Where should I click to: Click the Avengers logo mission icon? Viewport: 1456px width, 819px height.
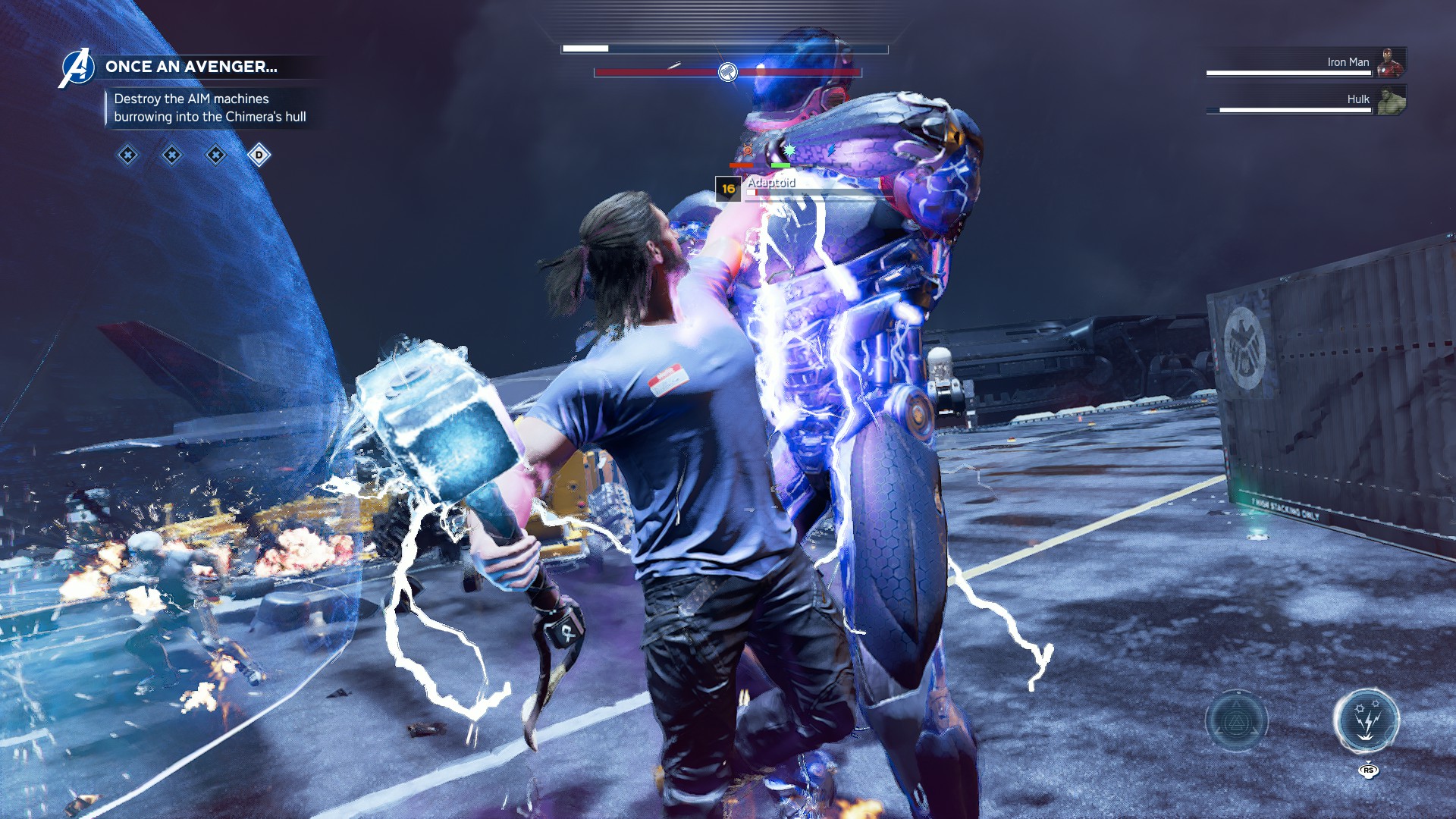coord(77,67)
